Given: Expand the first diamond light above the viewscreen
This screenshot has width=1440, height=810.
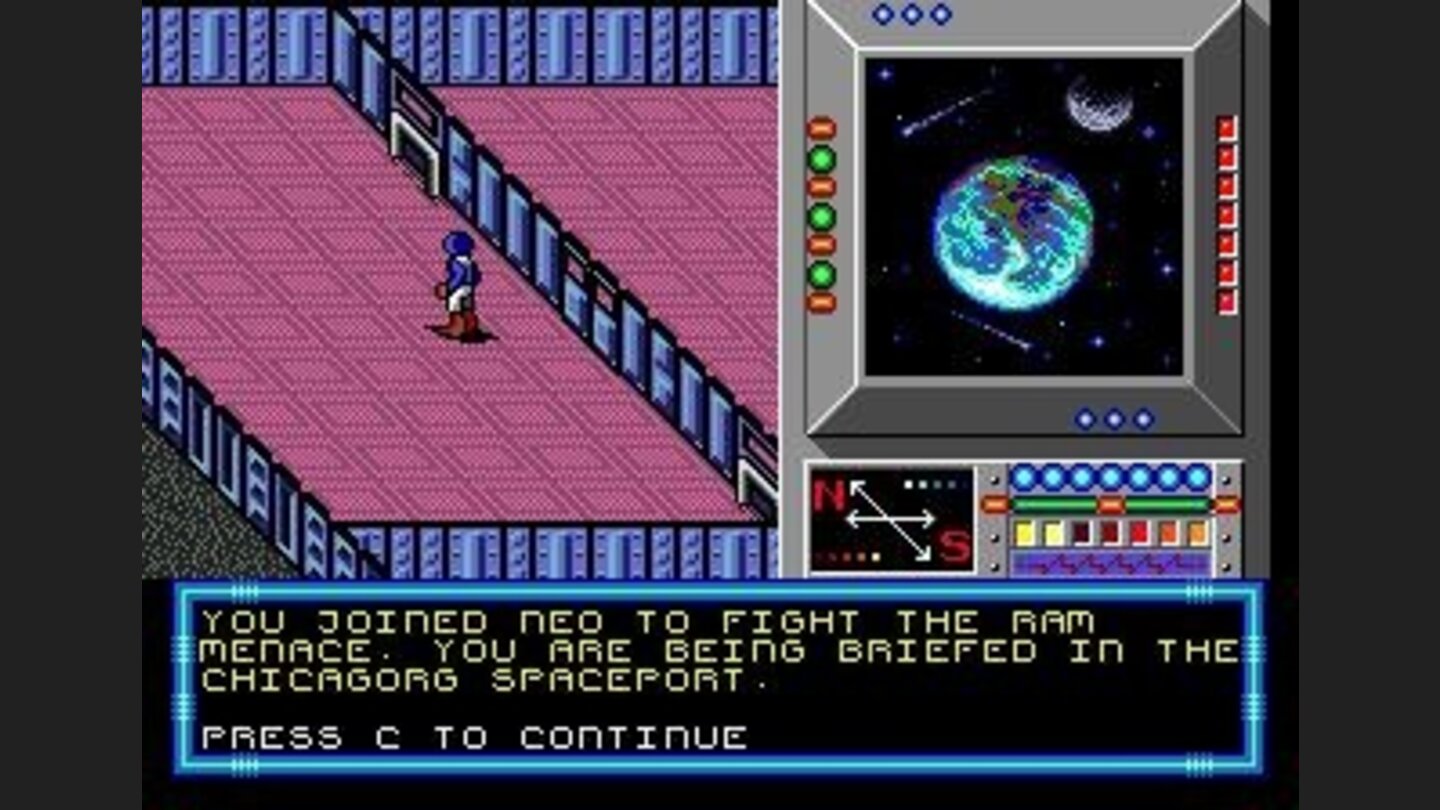Looking at the screenshot, I should [880, 15].
